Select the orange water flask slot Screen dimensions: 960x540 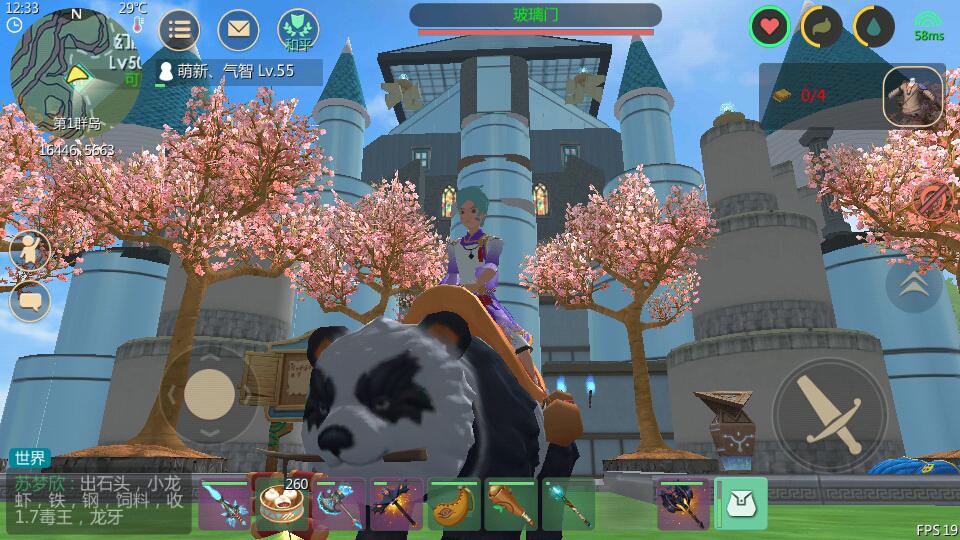(x=454, y=504)
